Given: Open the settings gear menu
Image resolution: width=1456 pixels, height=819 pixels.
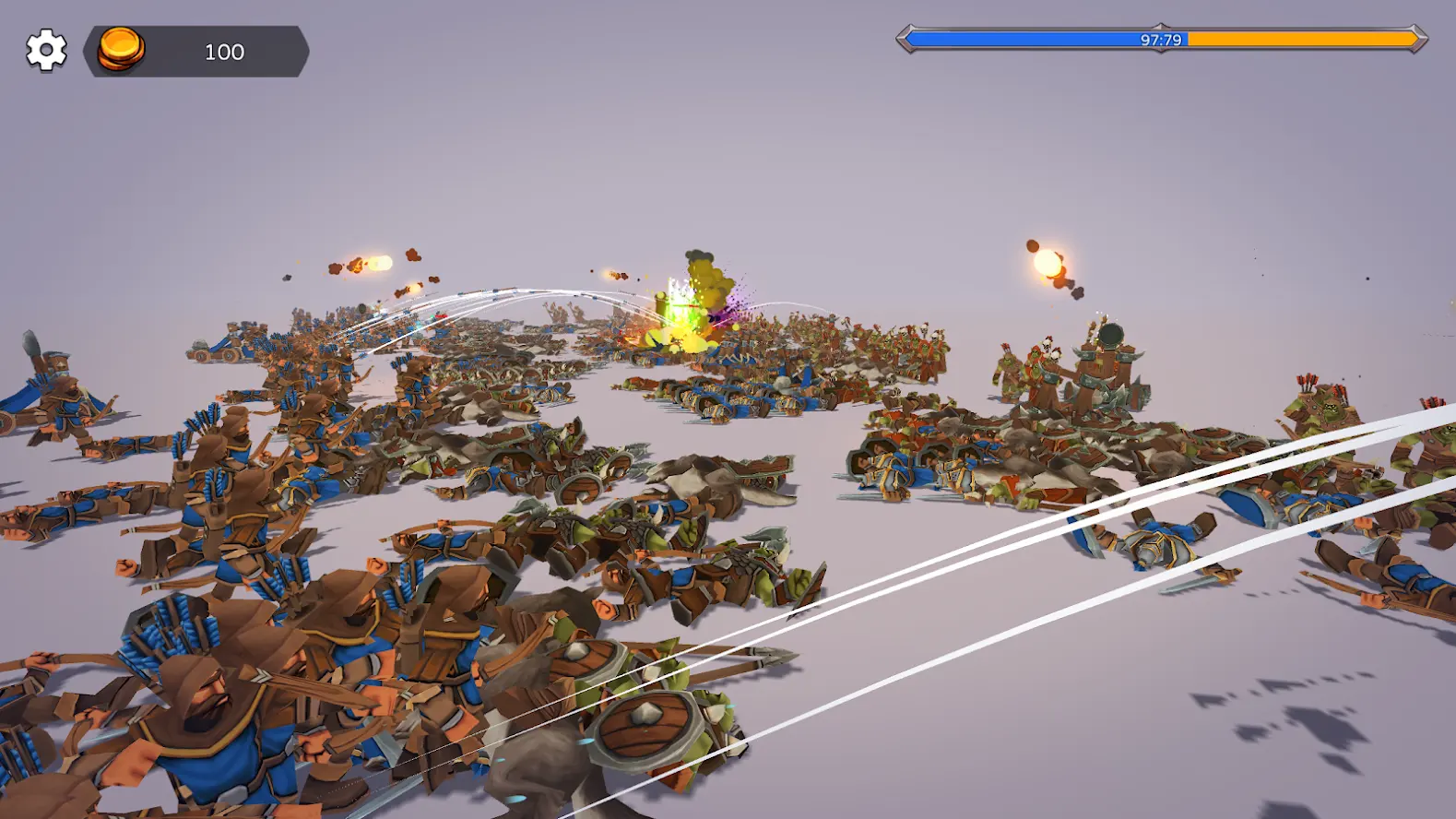Looking at the screenshot, I should point(46,51).
